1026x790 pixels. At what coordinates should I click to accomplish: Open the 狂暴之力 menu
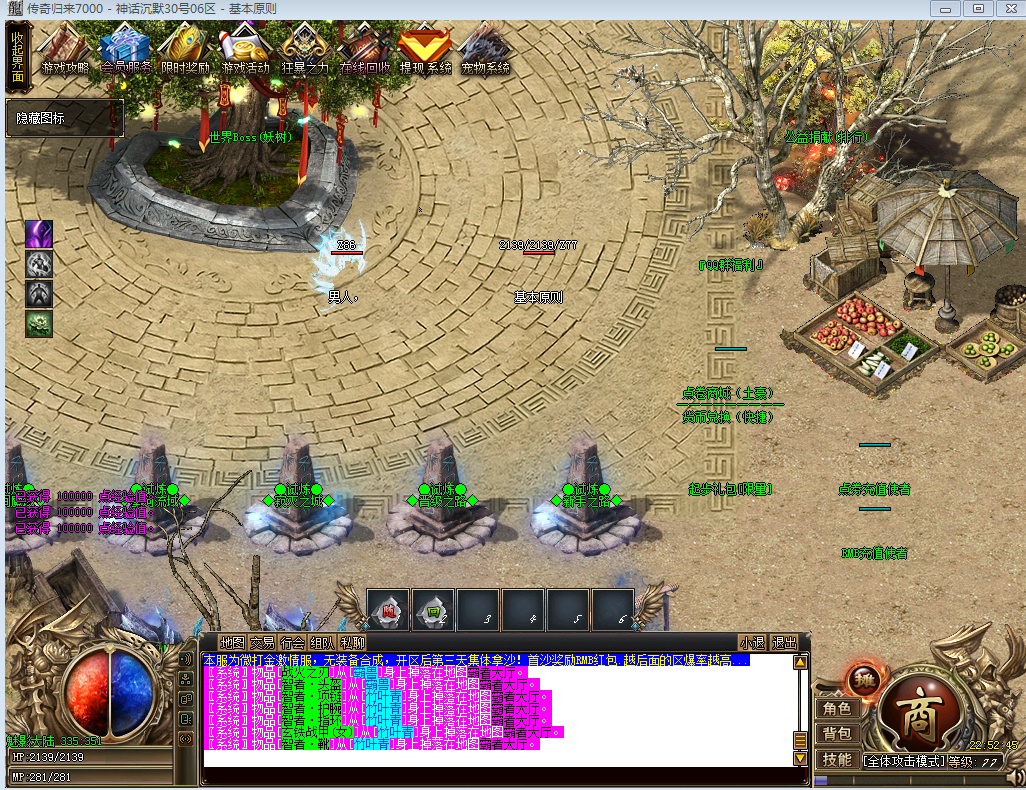click(305, 50)
